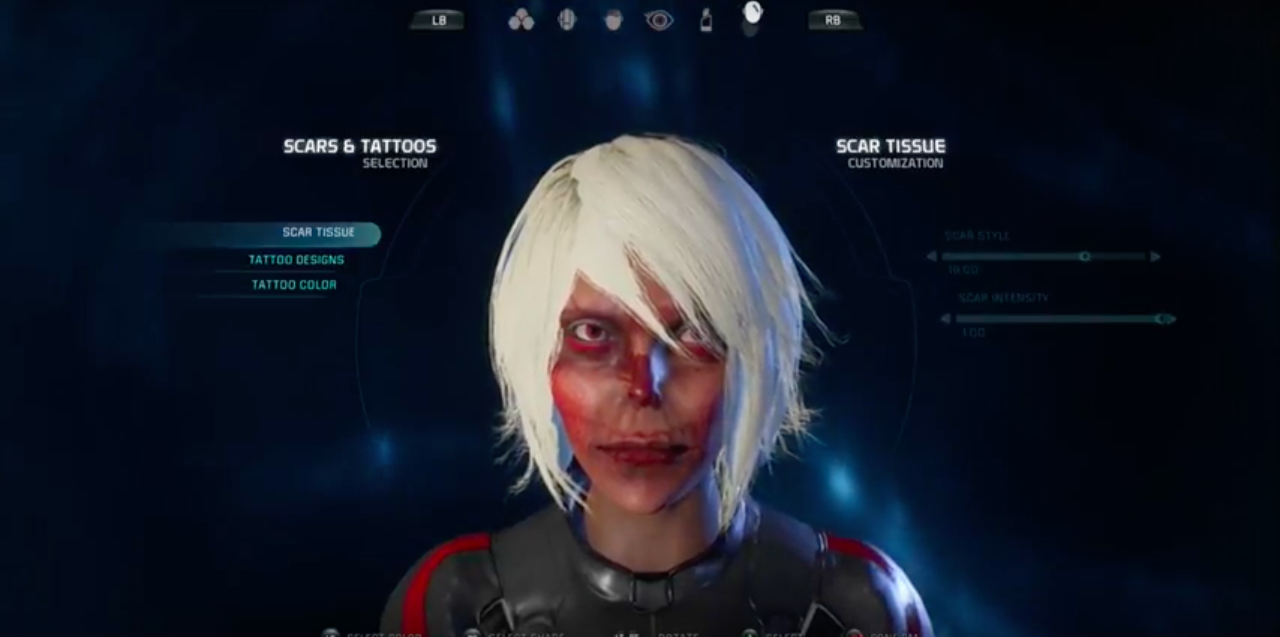Click the Scar Intensity slider handle
This screenshot has width=1280, height=637.
pyautogui.click(x=1160, y=319)
